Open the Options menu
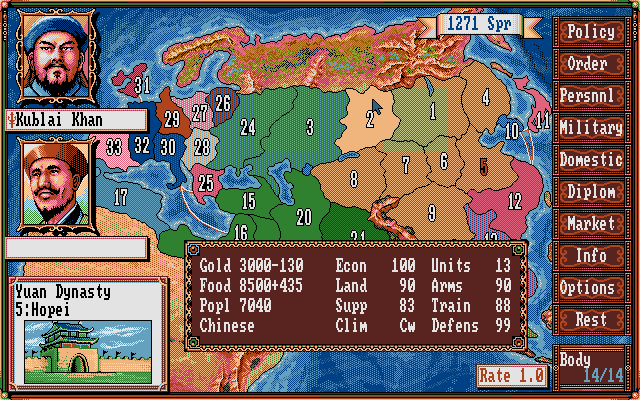The width and height of the screenshot is (640, 400). point(590,288)
